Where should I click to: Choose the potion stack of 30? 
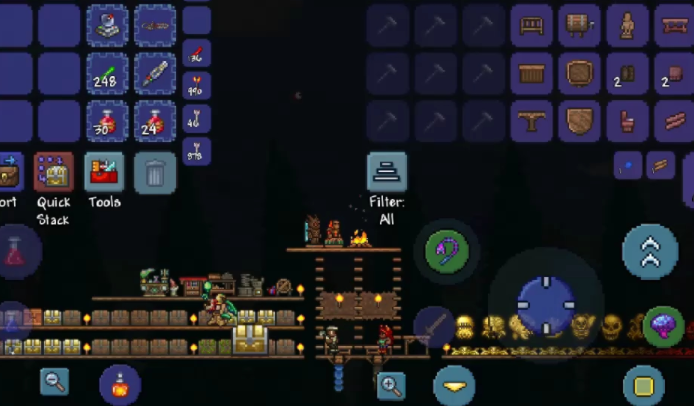[x=106, y=120]
